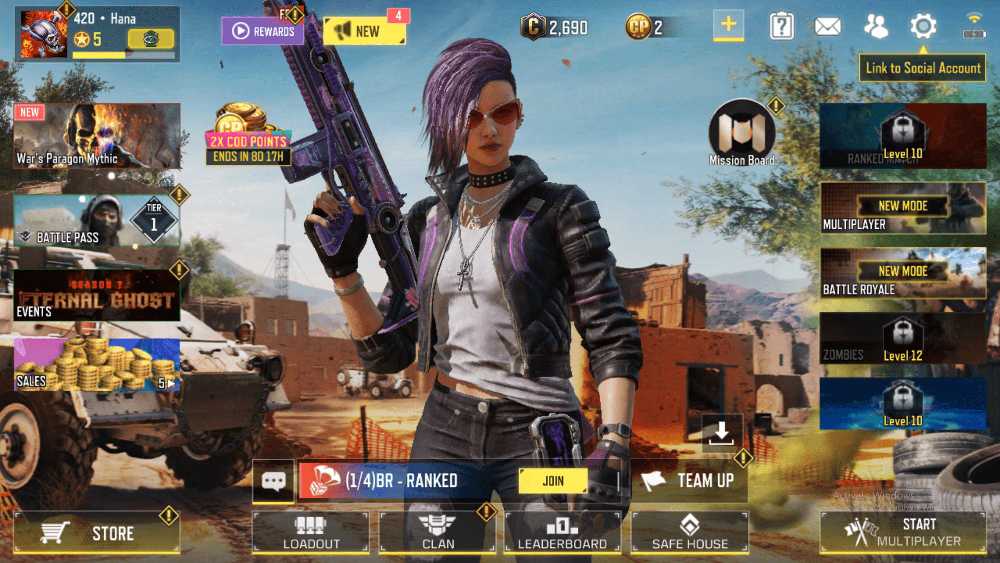Open the Clan menu

(437, 532)
